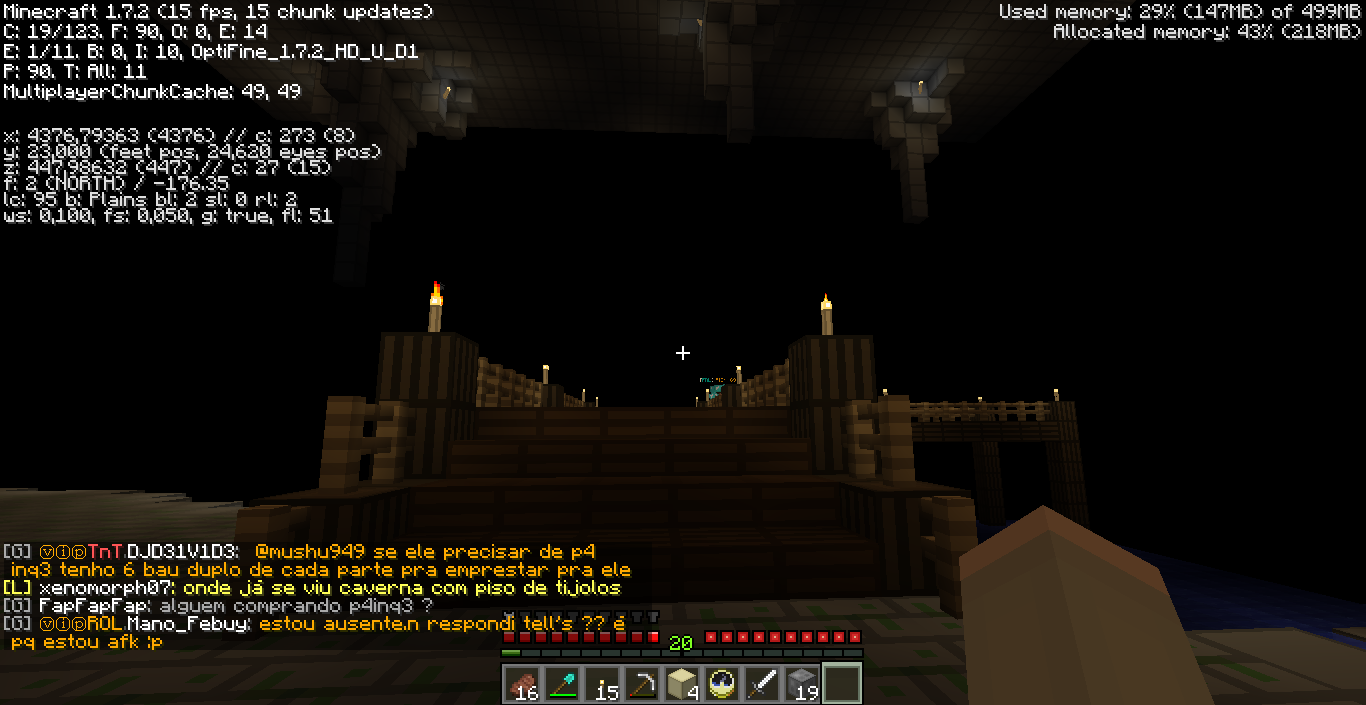Select the gray stone block stack of 19
This screenshot has width=1366, height=705.
pos(801,684)
